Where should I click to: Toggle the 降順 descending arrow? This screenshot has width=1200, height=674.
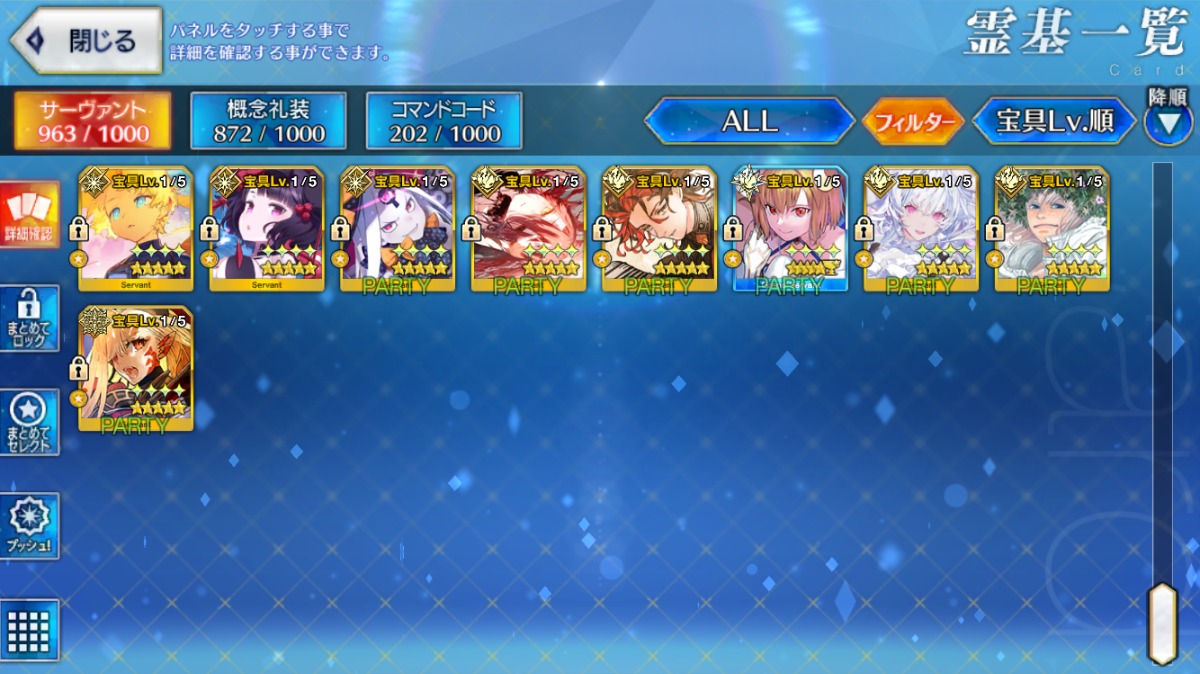tap(1167, 122)
